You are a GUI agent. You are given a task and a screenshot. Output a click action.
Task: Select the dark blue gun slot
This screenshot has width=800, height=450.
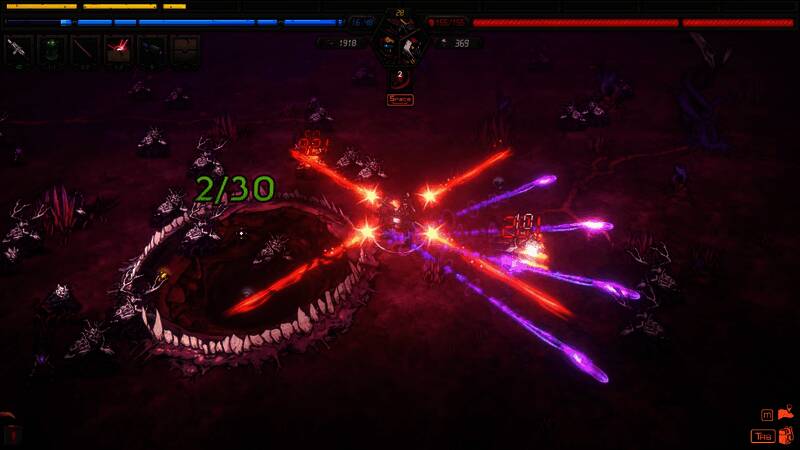152,49
